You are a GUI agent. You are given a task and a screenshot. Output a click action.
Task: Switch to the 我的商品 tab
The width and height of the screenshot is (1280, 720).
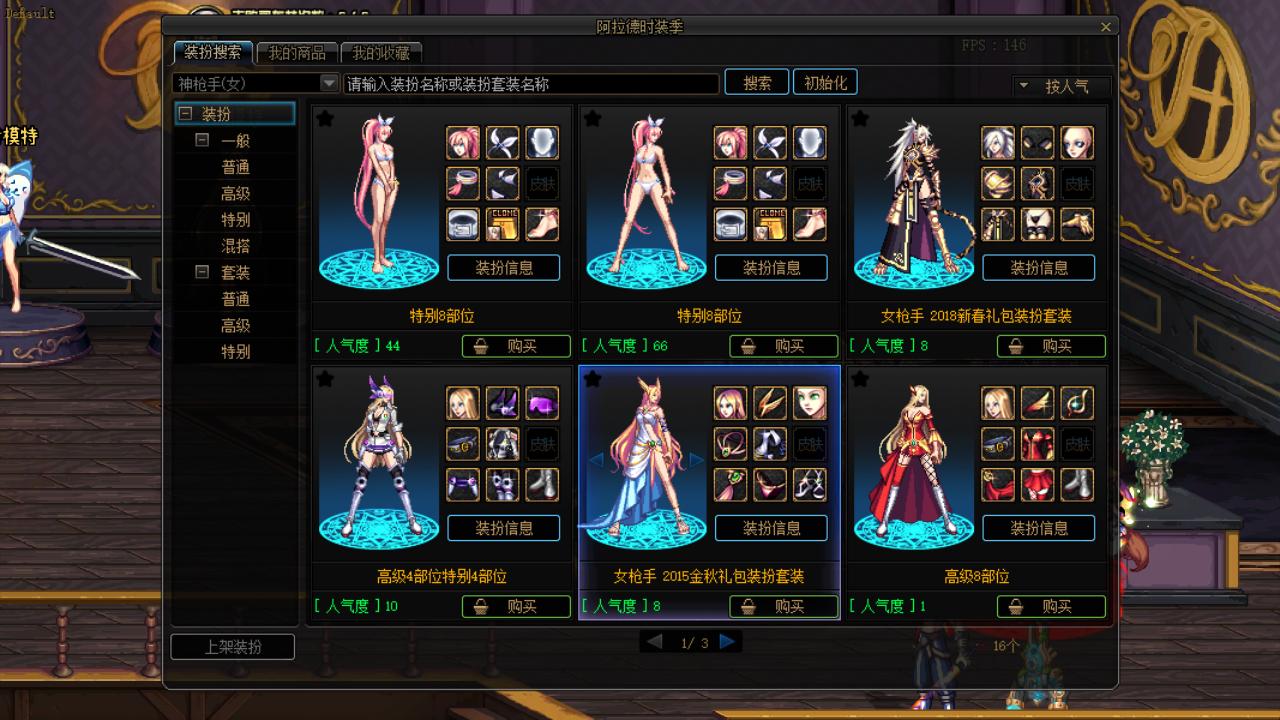coord(296,53)
